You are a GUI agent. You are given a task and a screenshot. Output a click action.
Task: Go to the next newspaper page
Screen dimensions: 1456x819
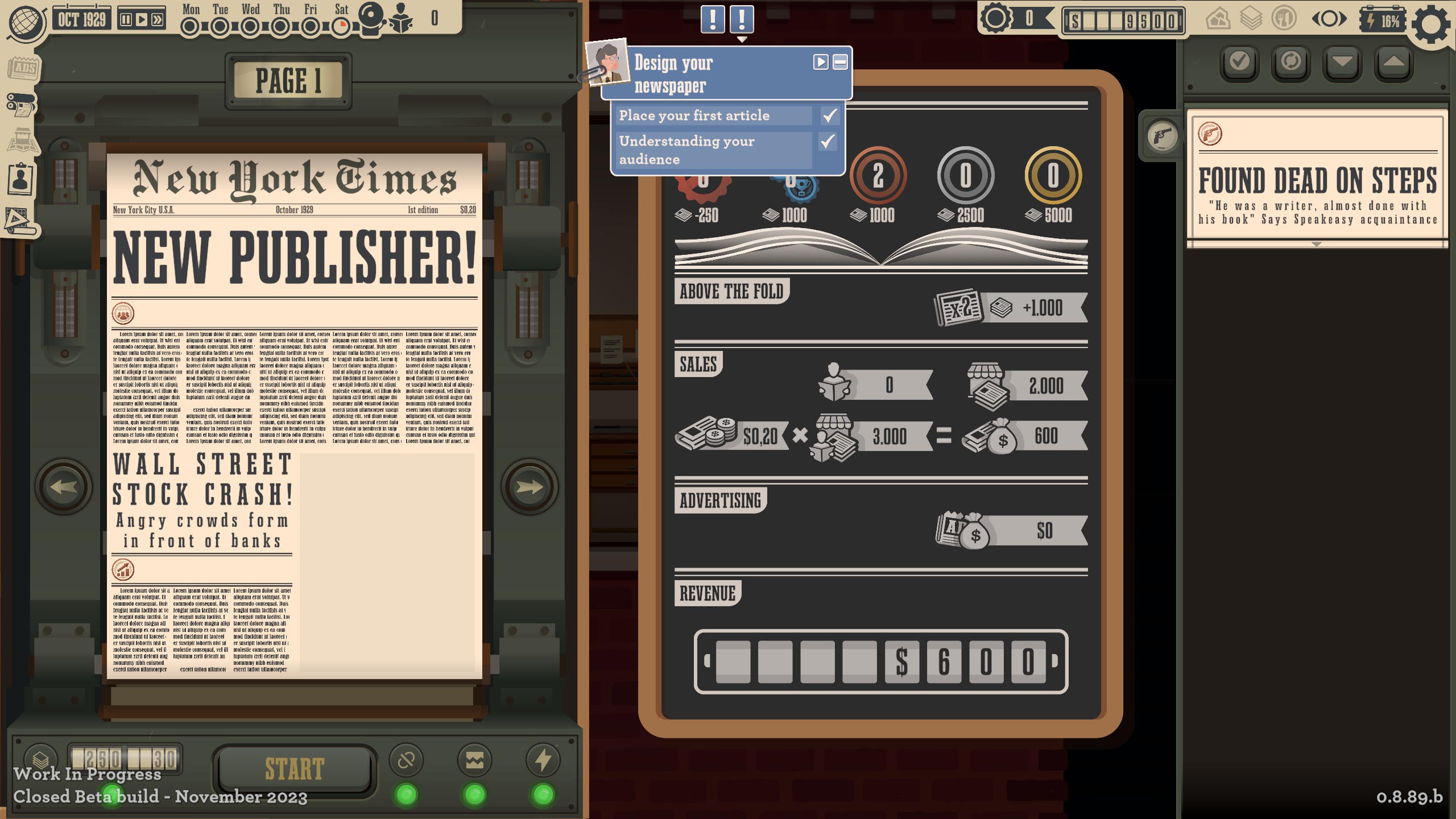pyautogui.click(x=529, y=487)
